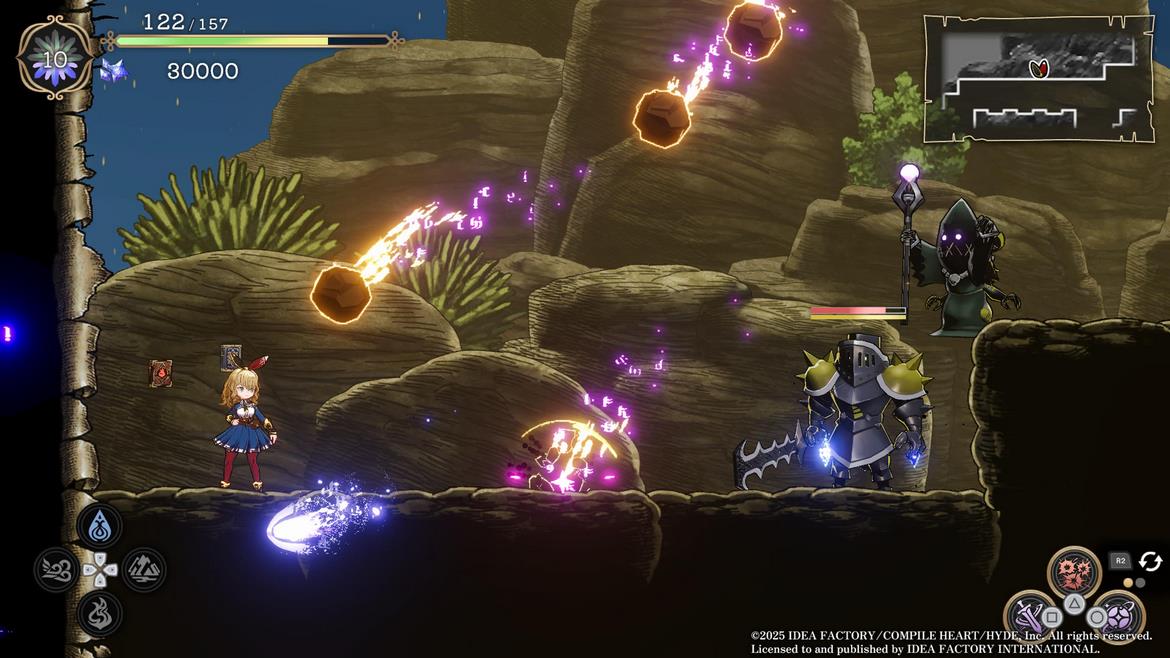Activate the red explosion burst skill
Screen dimensions: 1170x658
click(1074, 572)
